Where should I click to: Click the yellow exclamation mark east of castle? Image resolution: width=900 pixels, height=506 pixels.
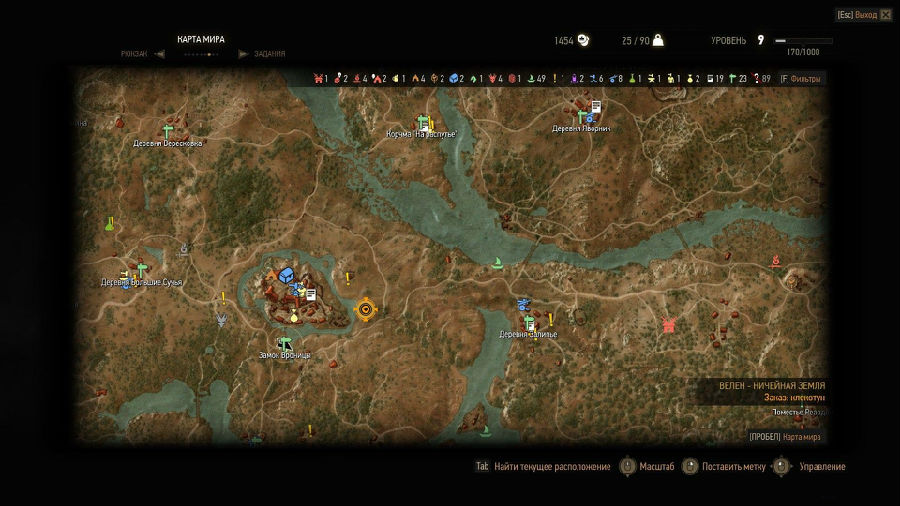347,278
